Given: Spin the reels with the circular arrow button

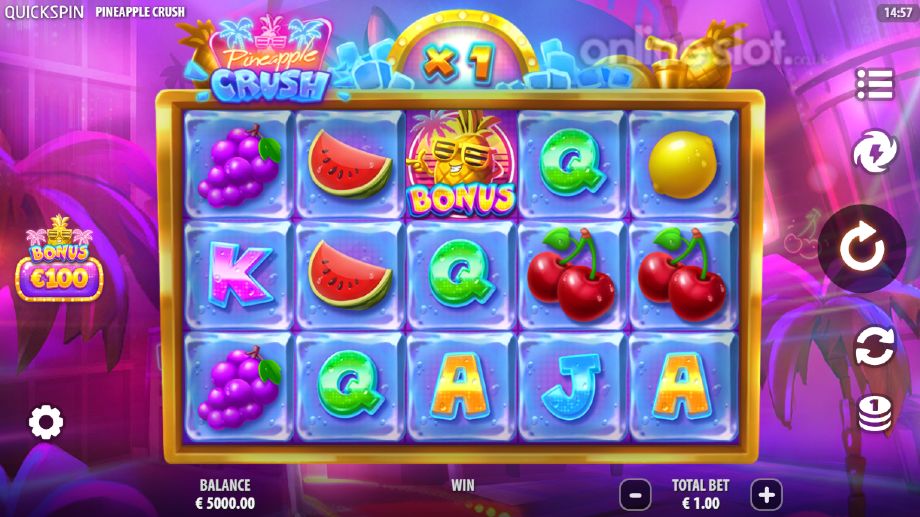Looking at the screenshot, I should click(861, 250).
